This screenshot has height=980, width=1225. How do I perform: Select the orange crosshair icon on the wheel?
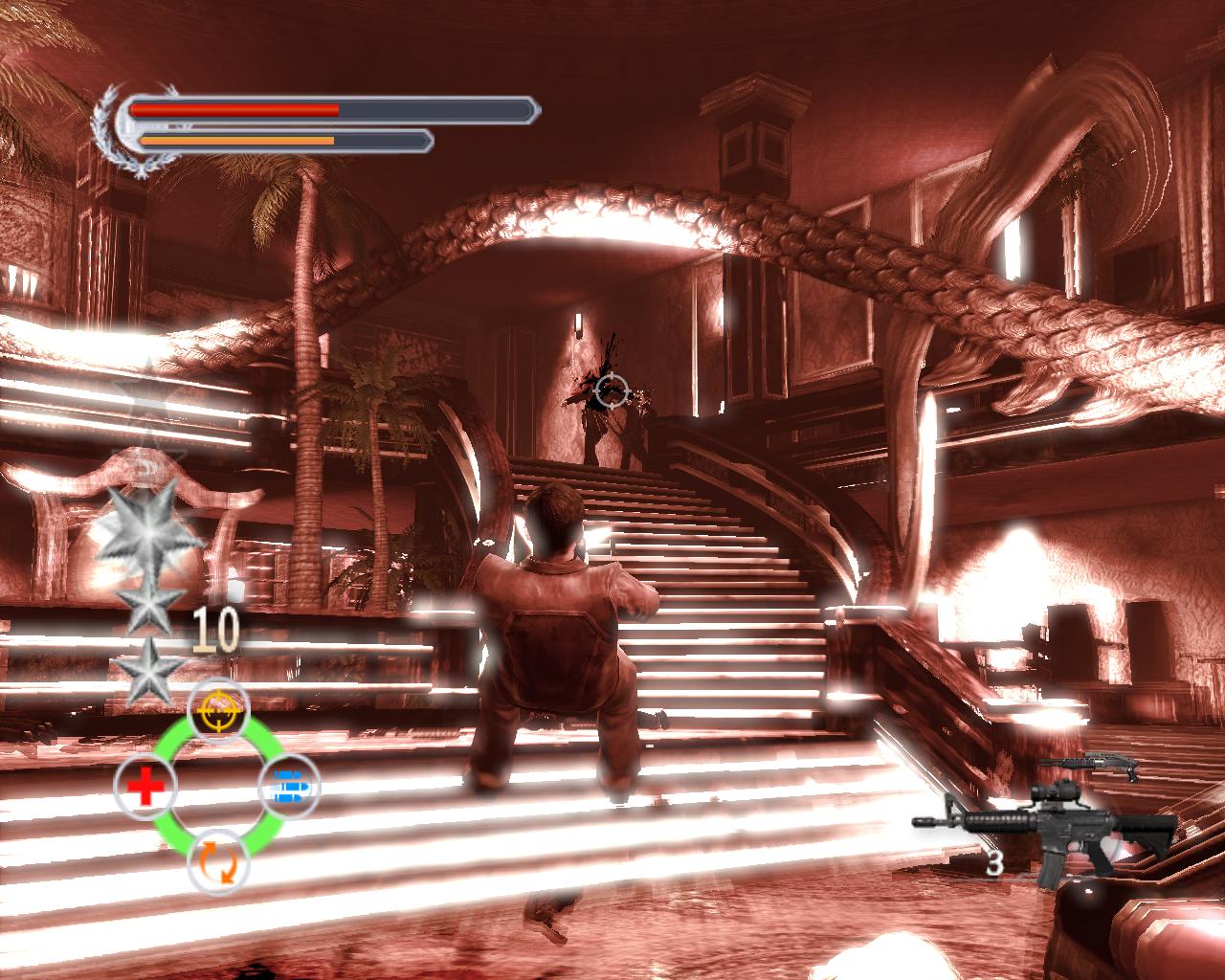[x=217, y=709]
